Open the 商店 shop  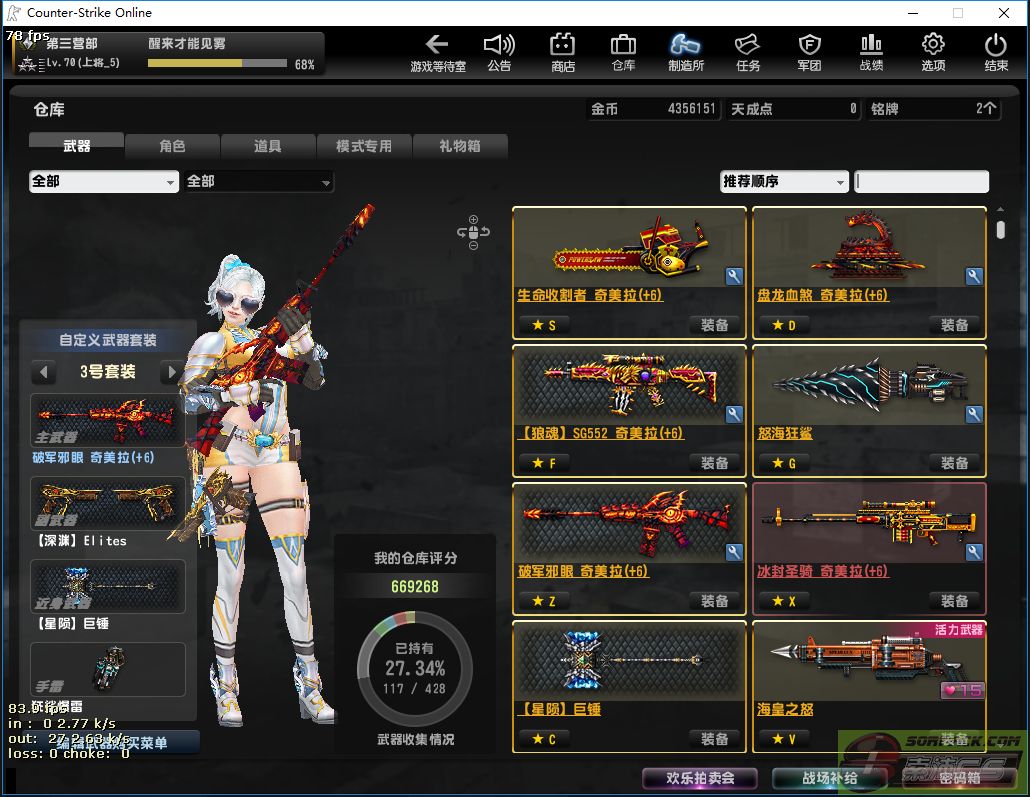click(562, 52)
